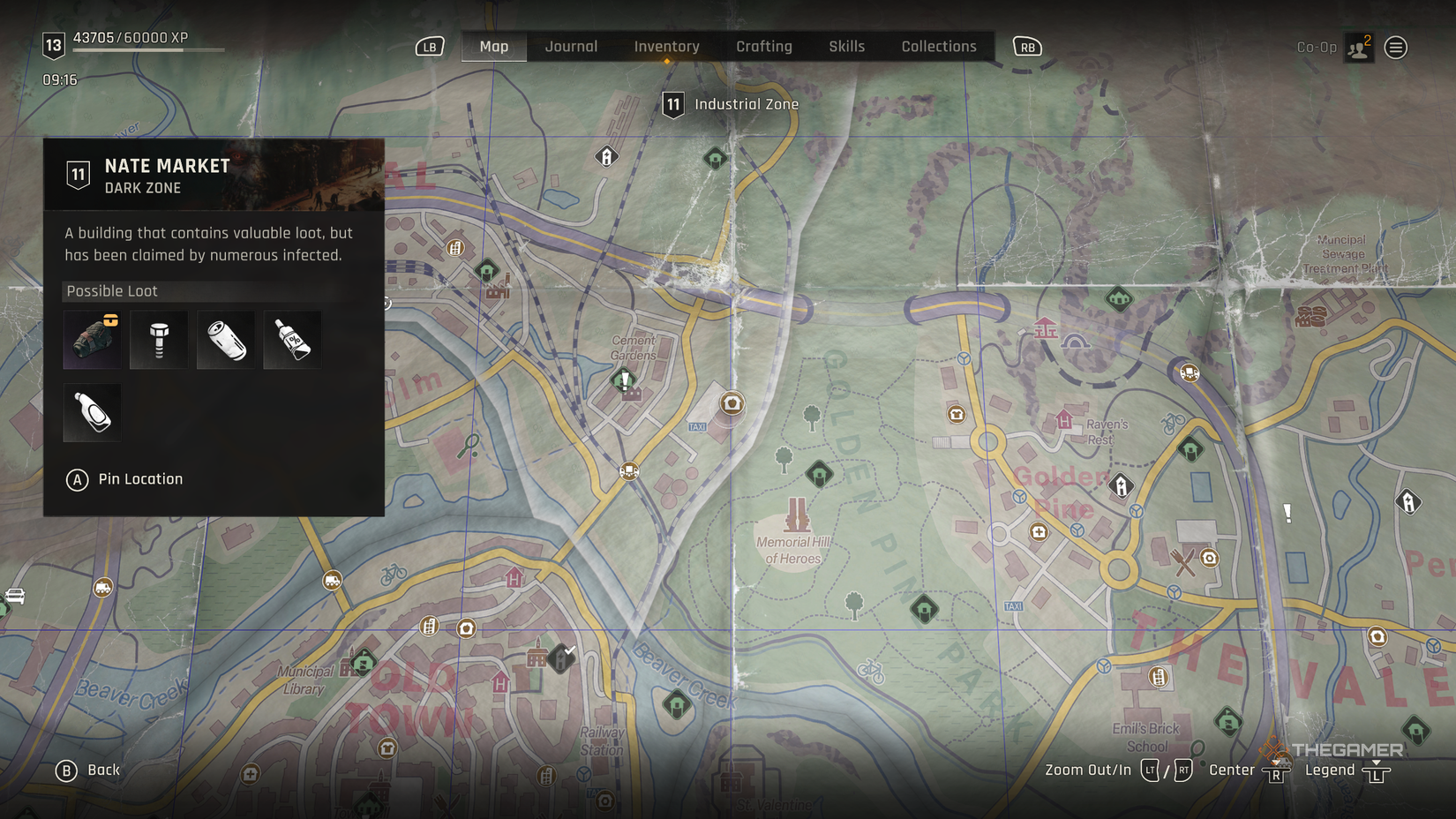Select the Dark Zone icon near Memorial Hill of Heroes
Viewport: 1456px width, 819px height.
coord(820,474)
